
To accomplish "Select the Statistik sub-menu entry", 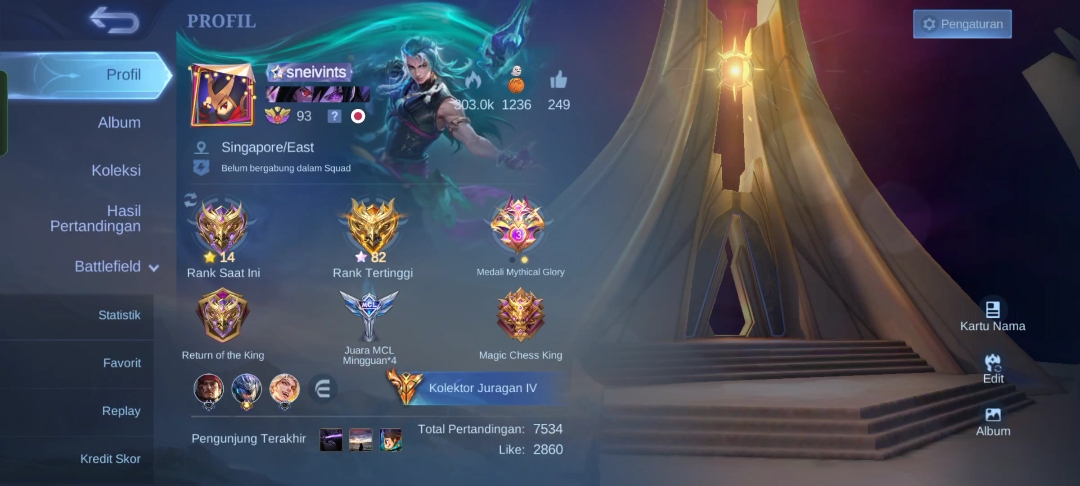I will (x=119, y=315).
